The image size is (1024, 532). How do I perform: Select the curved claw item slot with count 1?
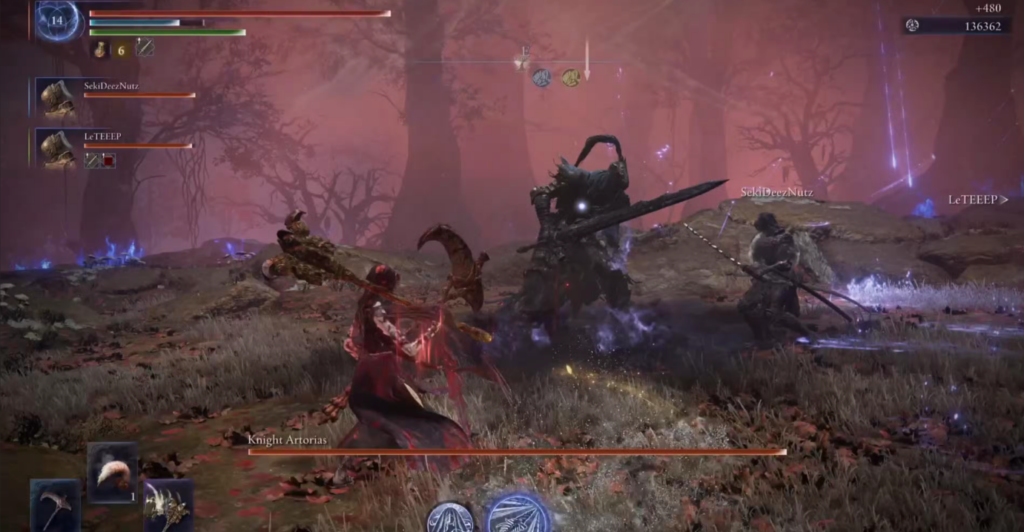pos(111,470)
